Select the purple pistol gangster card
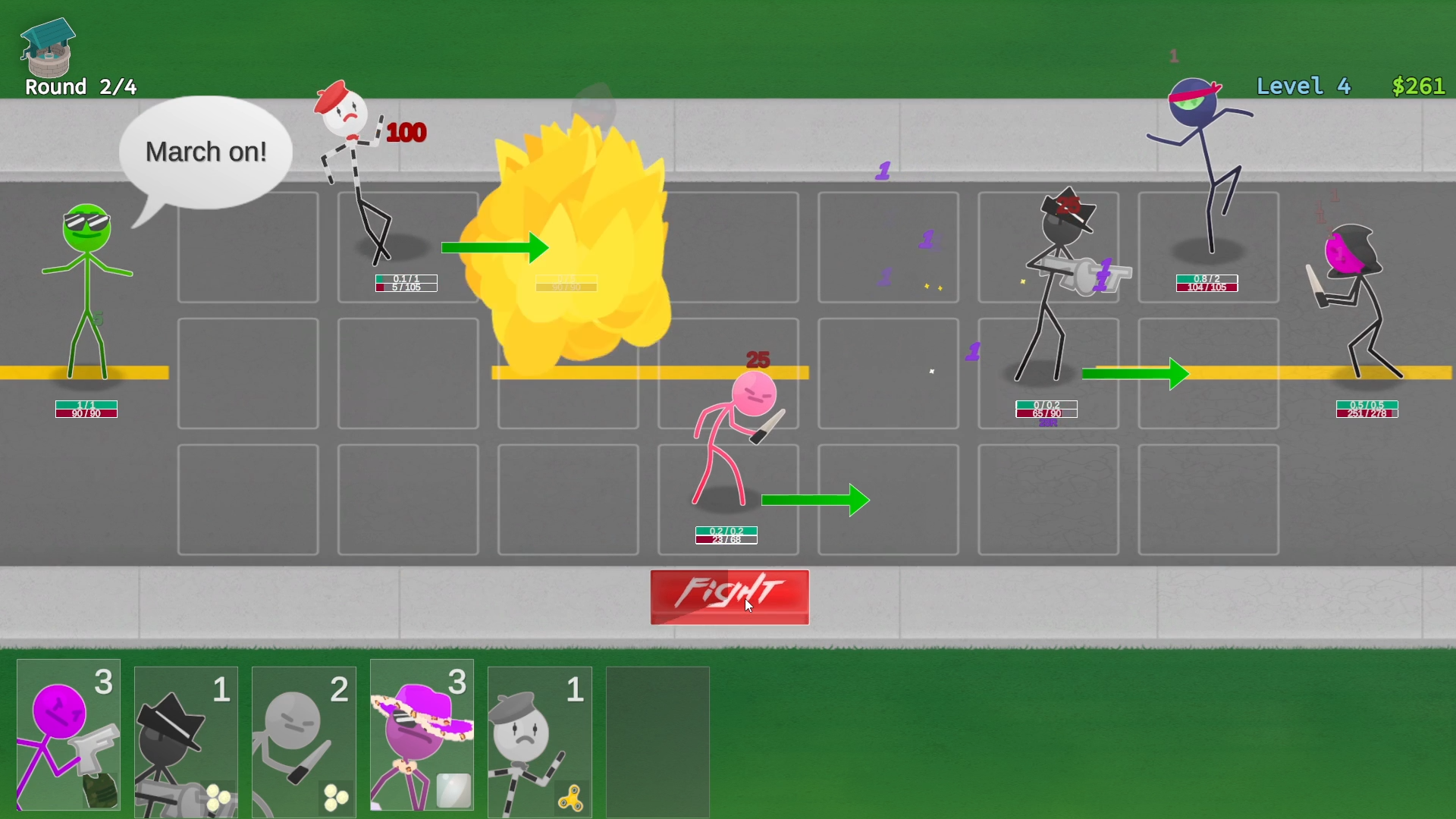This screenshot has height=819, width=1456. [x=67, y=739]
